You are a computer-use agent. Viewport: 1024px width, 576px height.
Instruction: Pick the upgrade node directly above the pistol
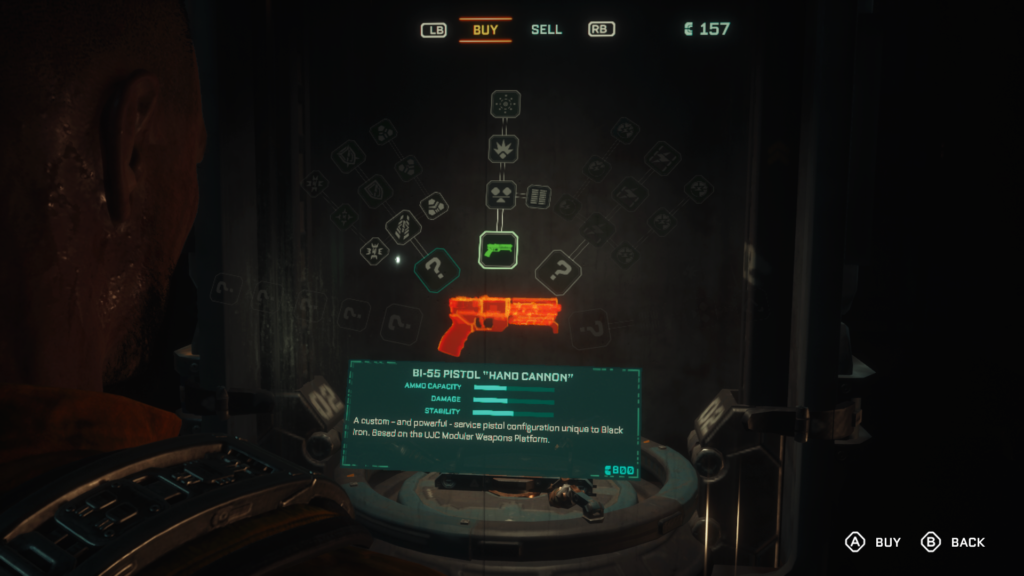(501, 194)
